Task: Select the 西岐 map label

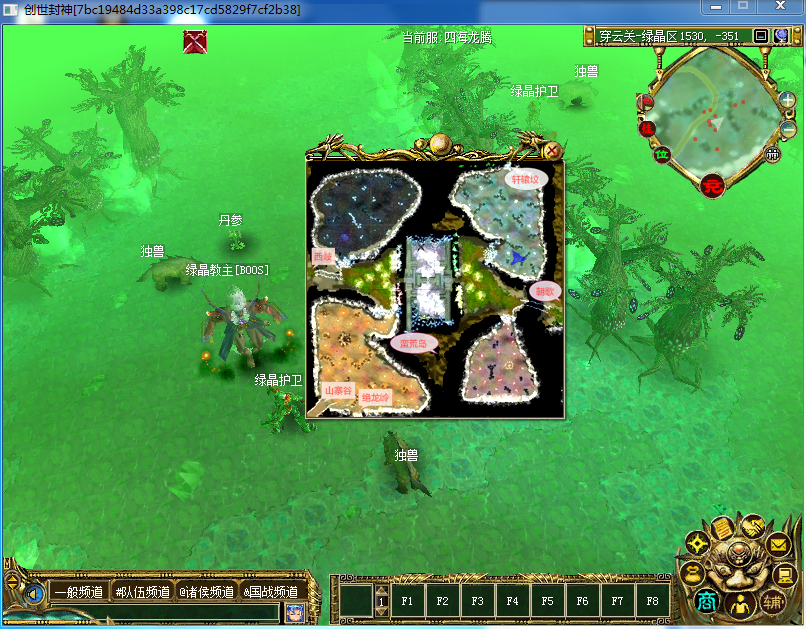Action: tap(322, 257)
